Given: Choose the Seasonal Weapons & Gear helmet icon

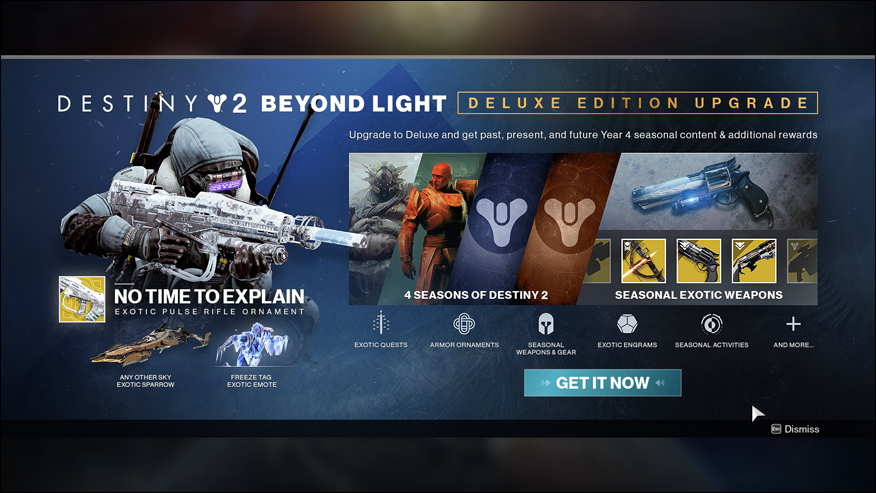Looking at the screenshot, I should pos(546,324).
